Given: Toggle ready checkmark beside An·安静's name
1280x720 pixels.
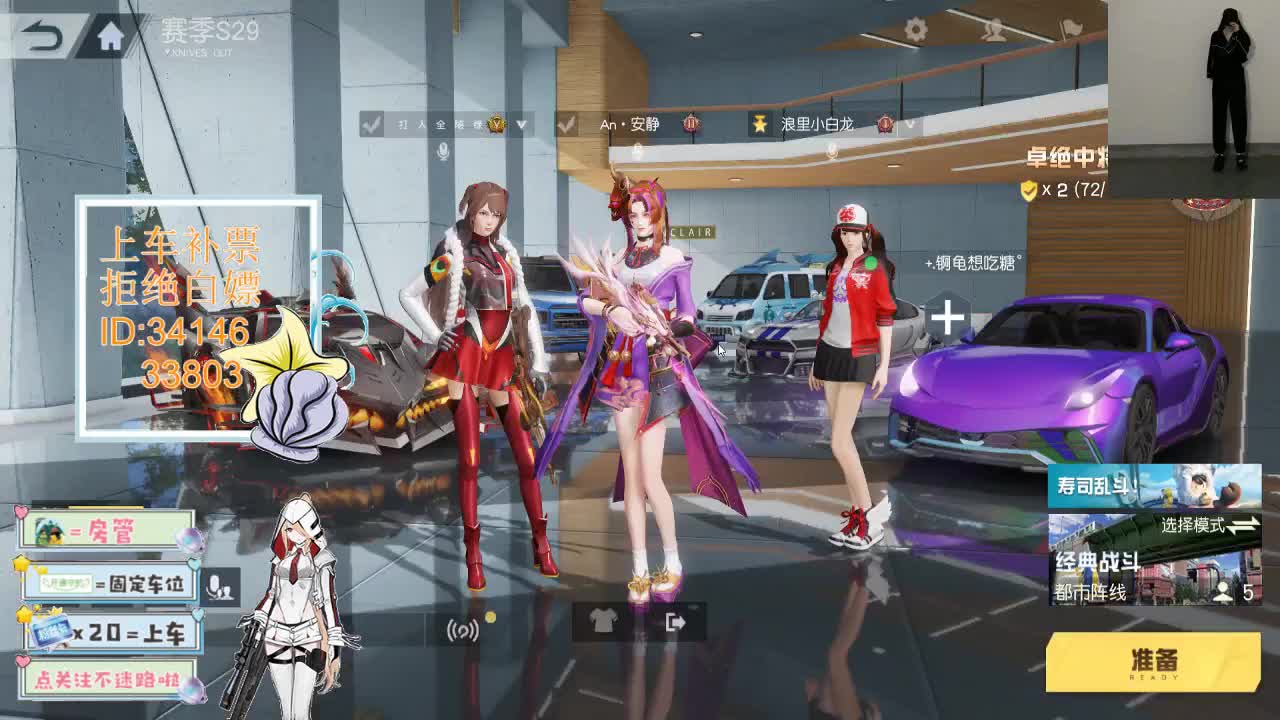Looking at the screenshot, I should (x=566, y=124).
